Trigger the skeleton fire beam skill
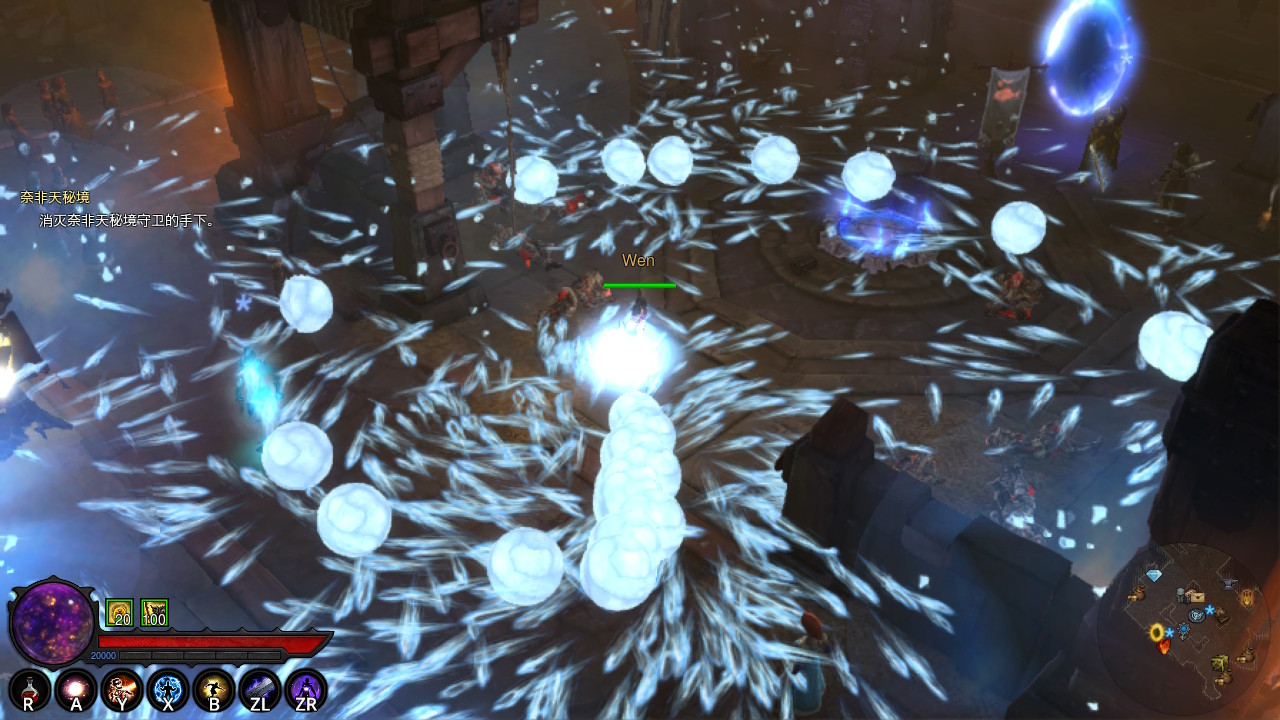 [121, 689]
